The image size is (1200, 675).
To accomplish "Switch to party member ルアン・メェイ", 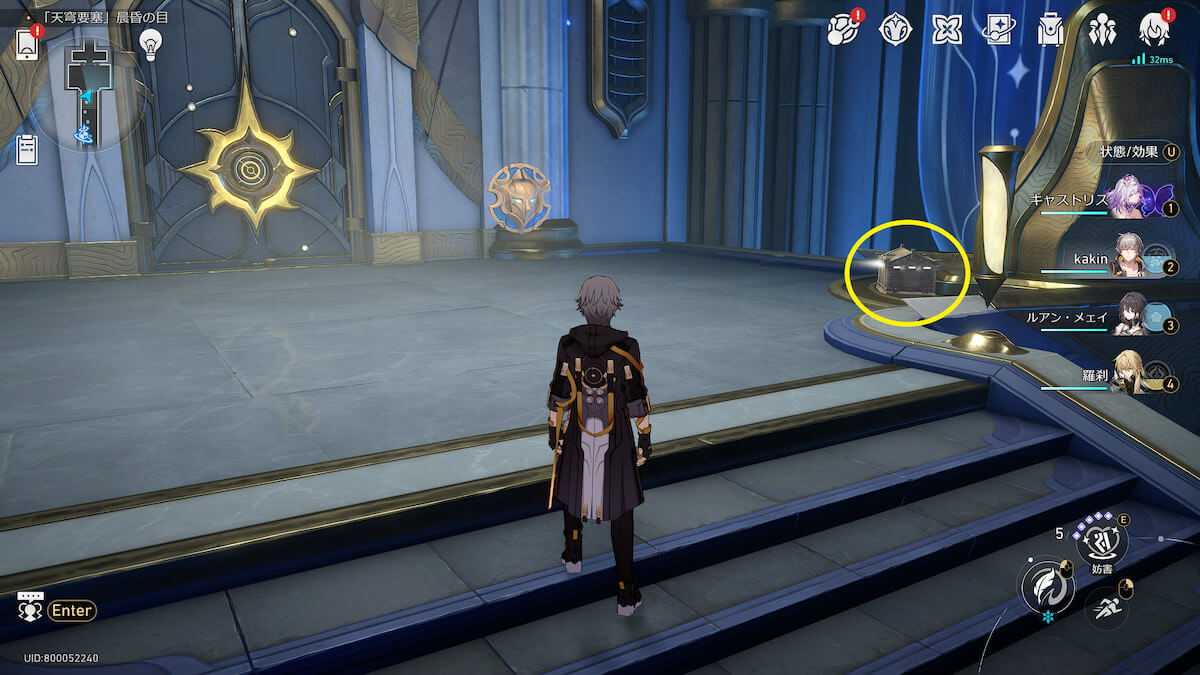I will tap(1128, 317).
